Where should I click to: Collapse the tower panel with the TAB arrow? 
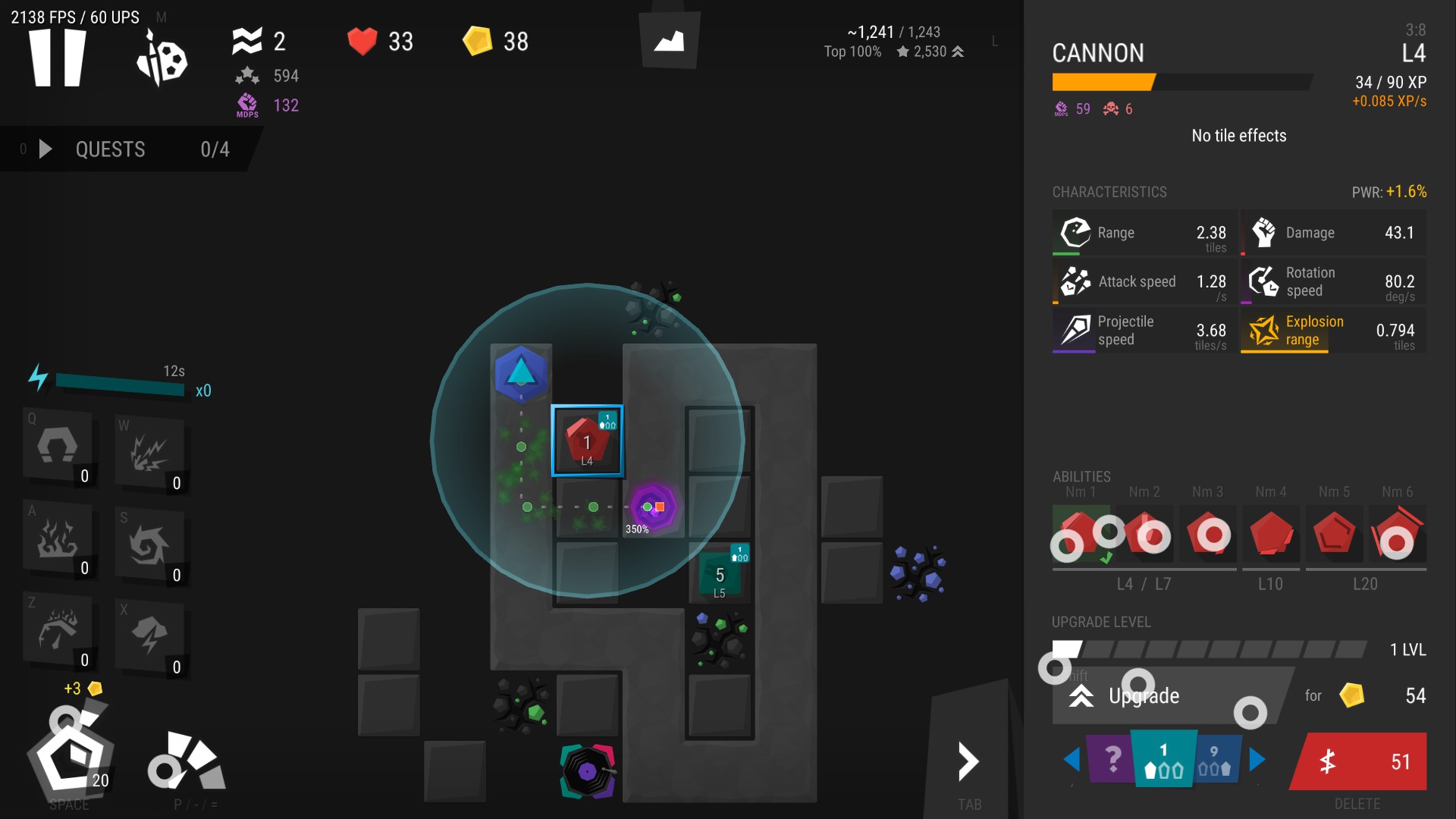pos(968,762)
